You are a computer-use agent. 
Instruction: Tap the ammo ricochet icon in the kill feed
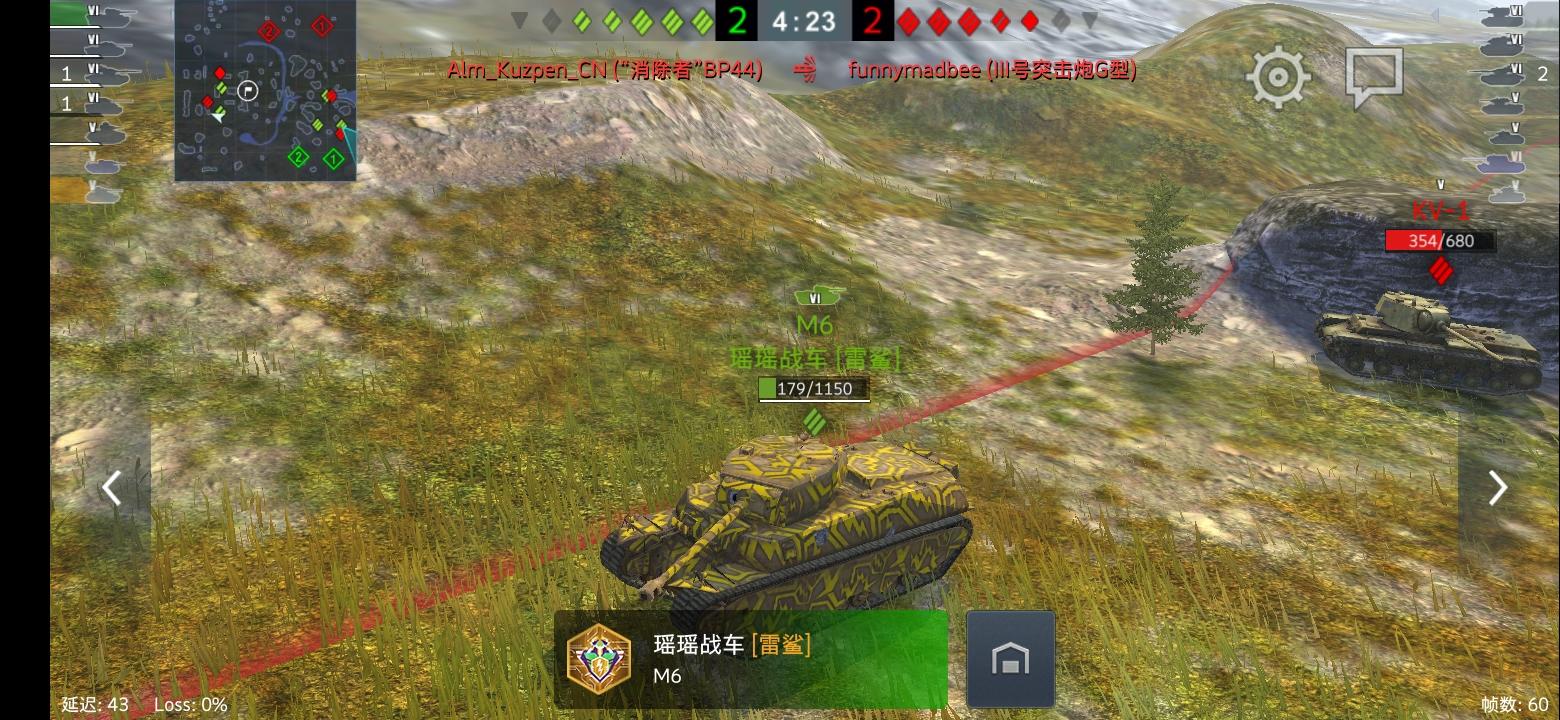(x=807, y=71)
